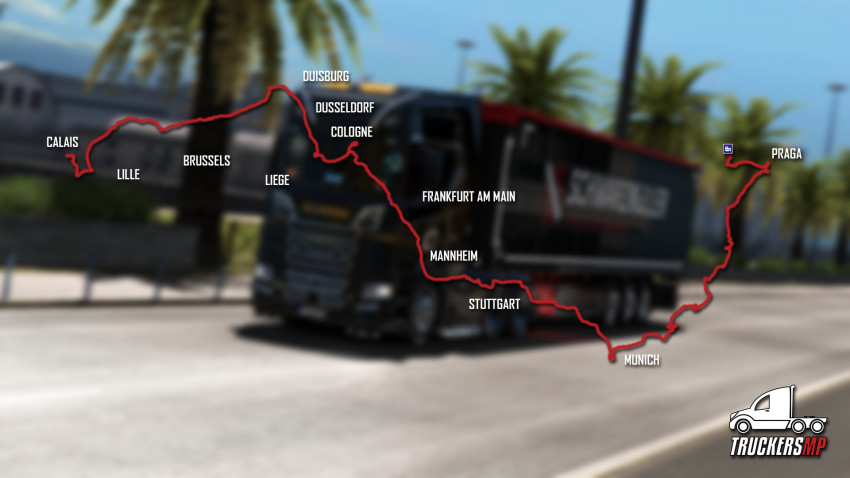Select the Cologne city label
This screenshot has height=478, width=850.
point(351,131)
